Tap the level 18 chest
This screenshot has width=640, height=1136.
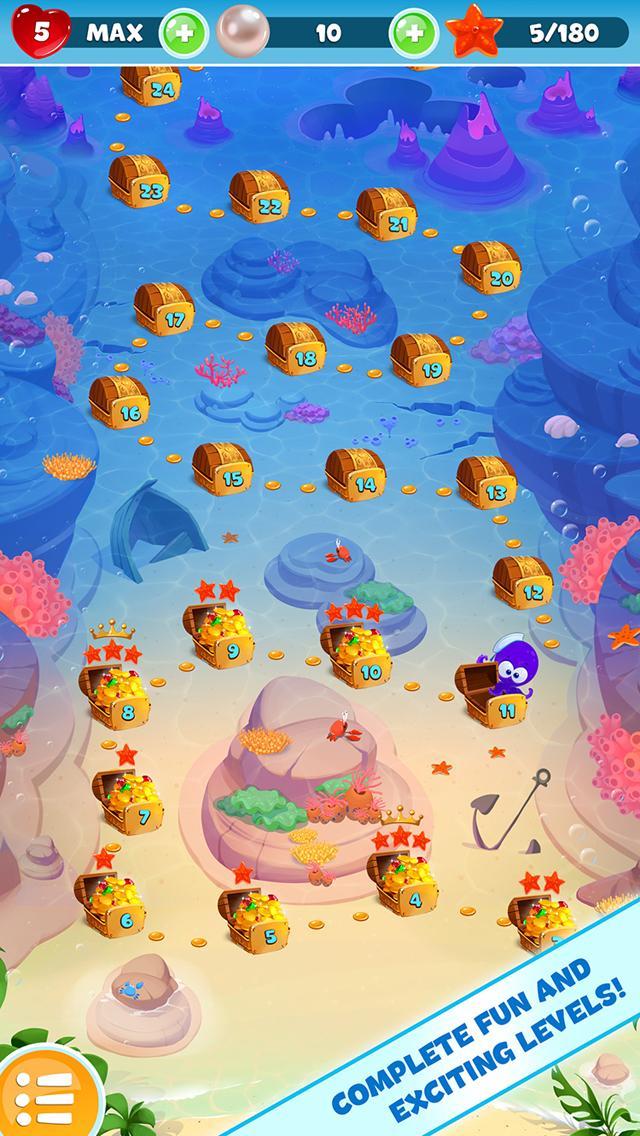[296, 347]
